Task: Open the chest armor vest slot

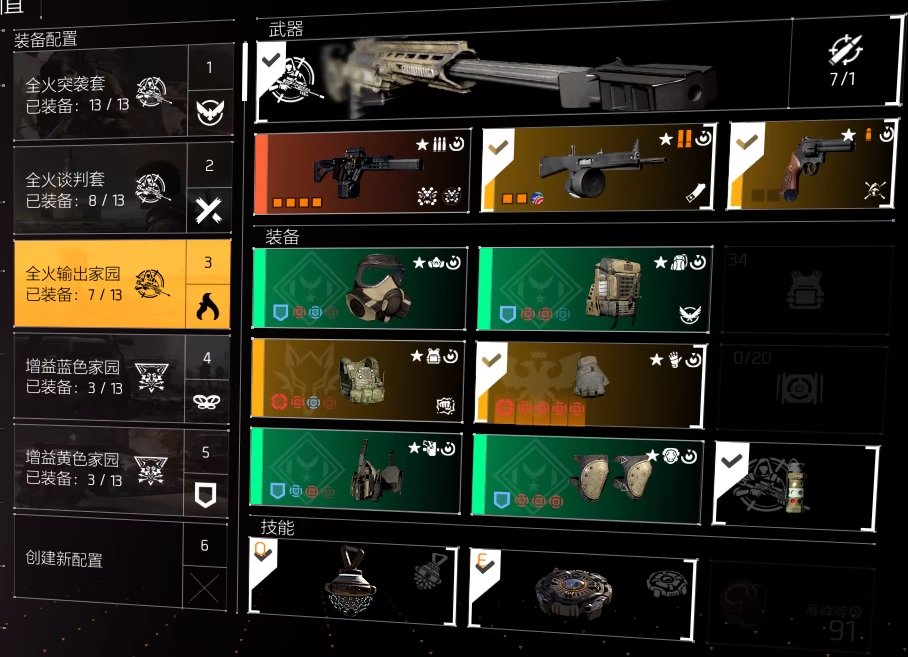Action: pyautogui.click(x=358, y=379)
